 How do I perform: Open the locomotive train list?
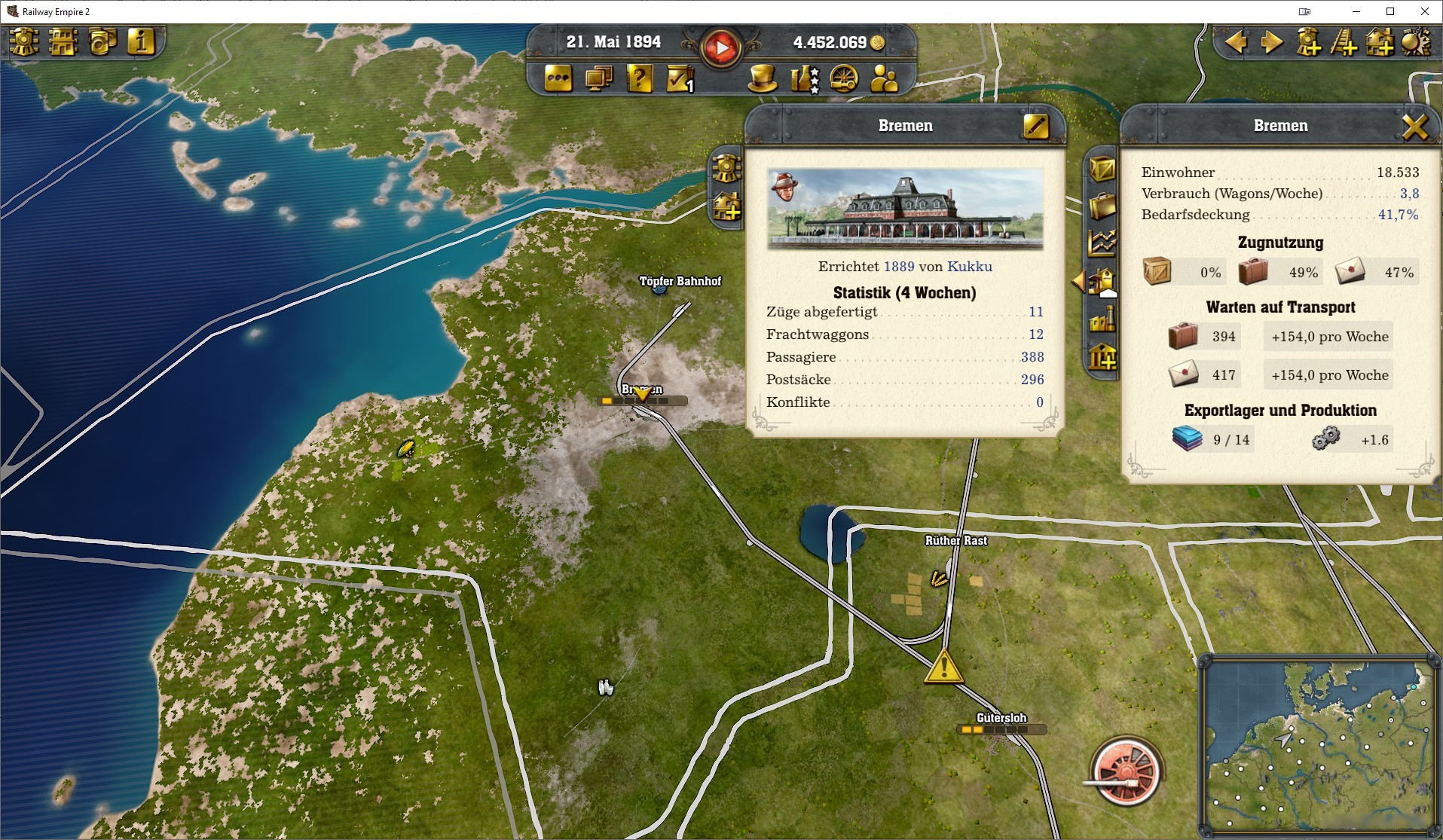coord(24,43)
